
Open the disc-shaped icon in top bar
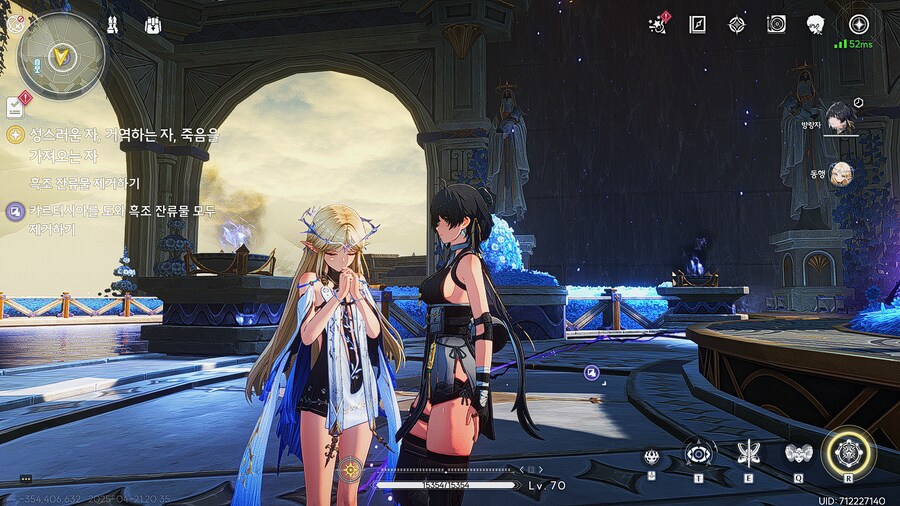point(776,24)
